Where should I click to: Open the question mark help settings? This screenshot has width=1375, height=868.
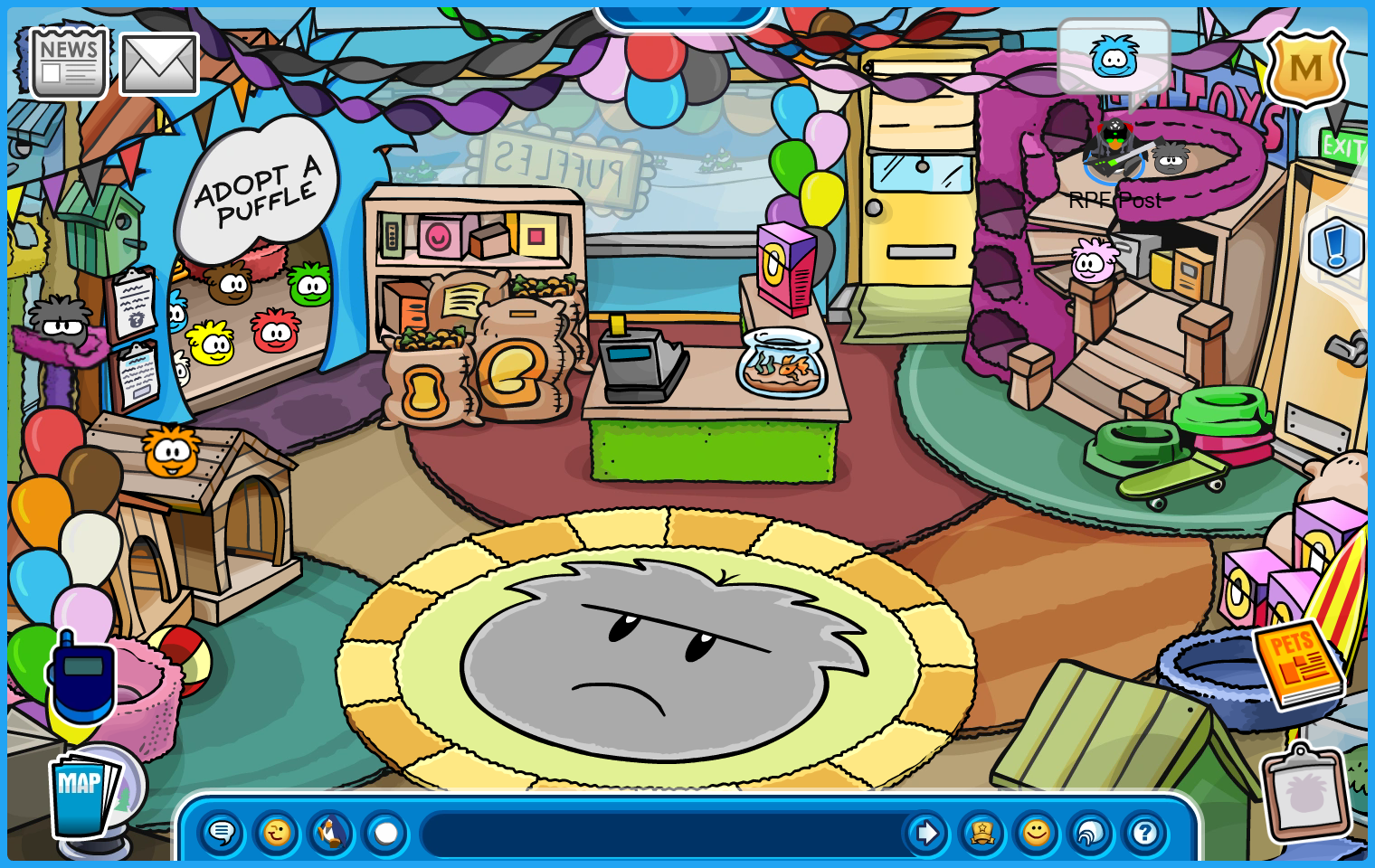pos(1144,832)
